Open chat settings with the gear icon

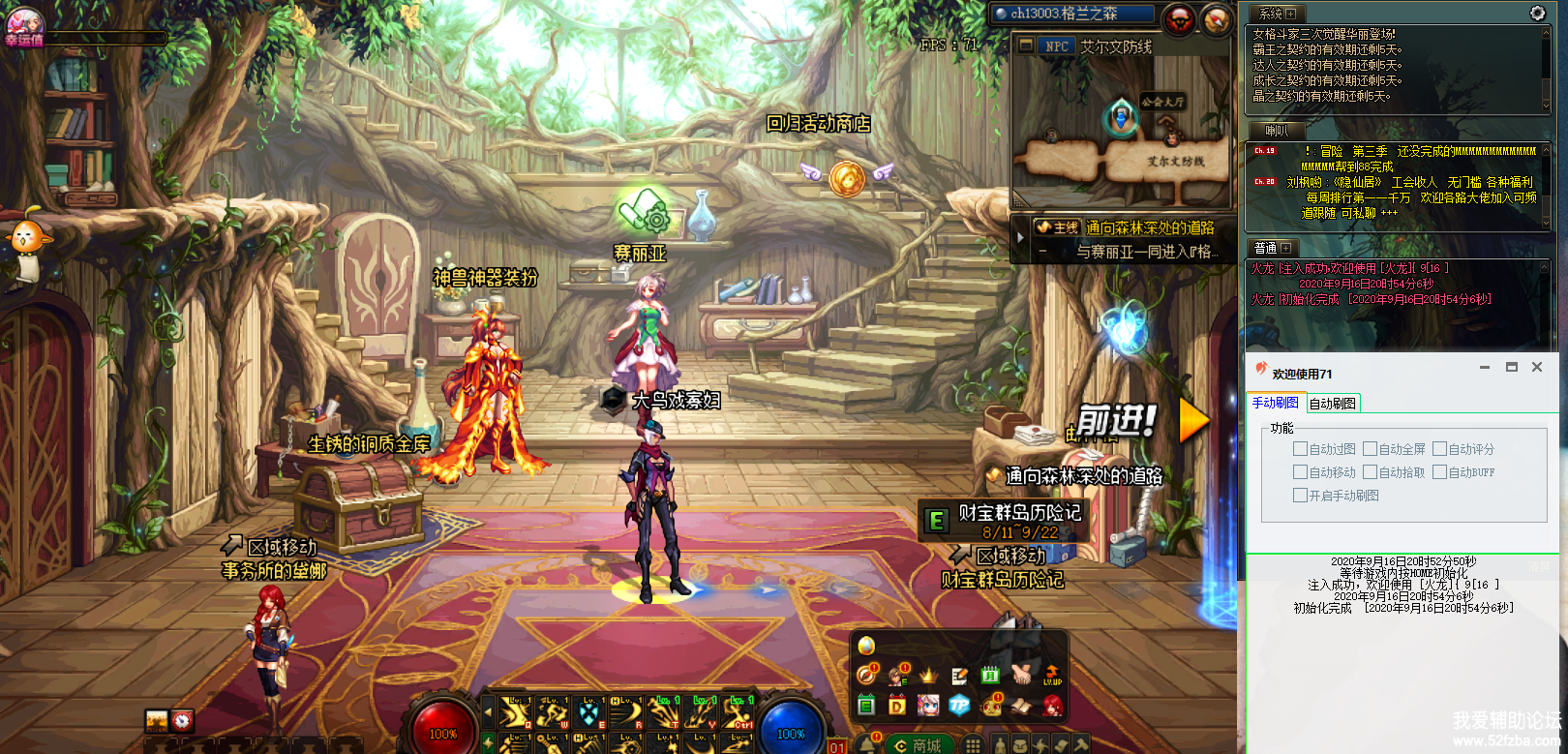coord(1537,13)
